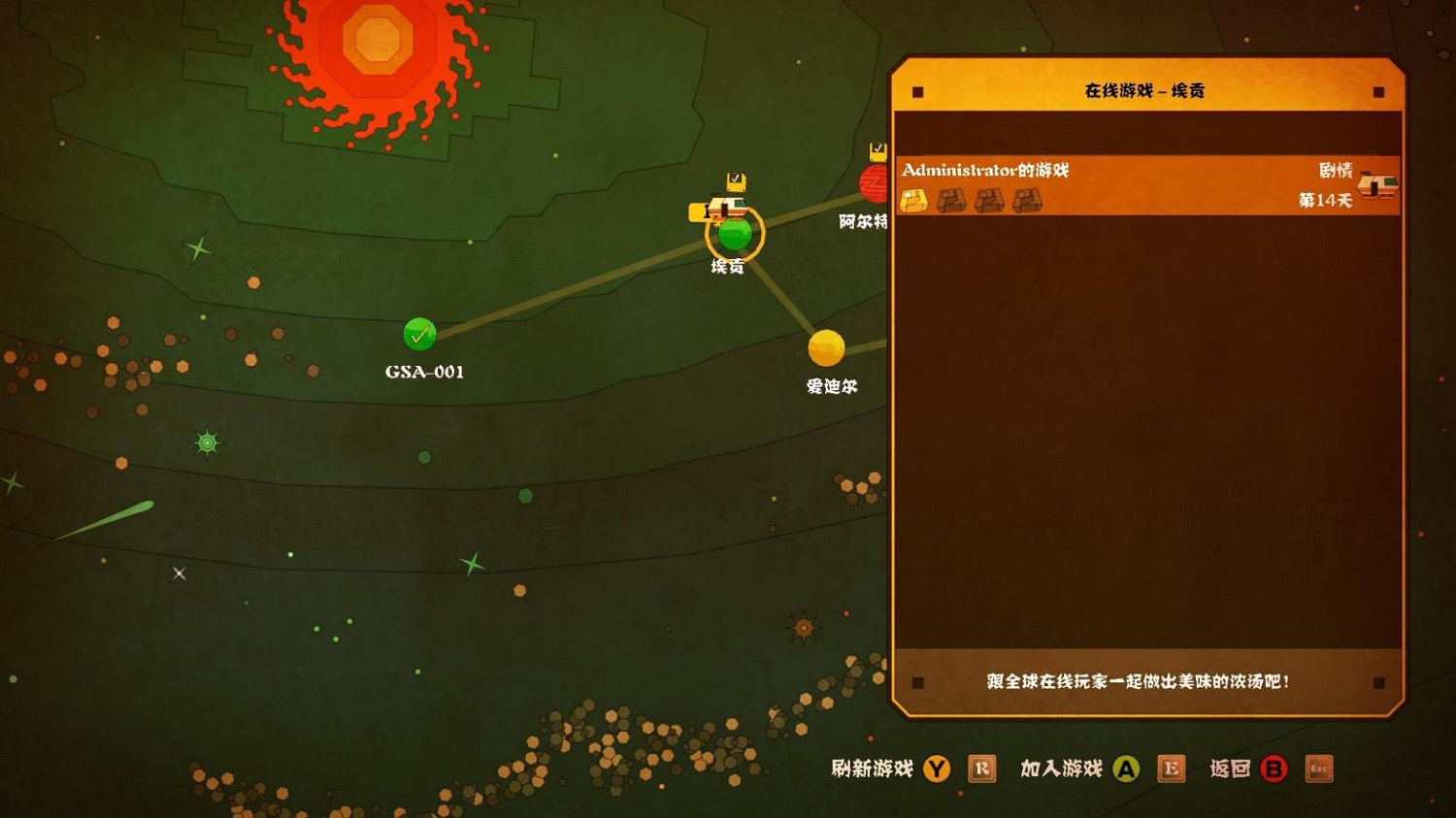The image size is (1456, 818).
Task: Click the E keyboard key icon
Action: [x=1172, y=768]
